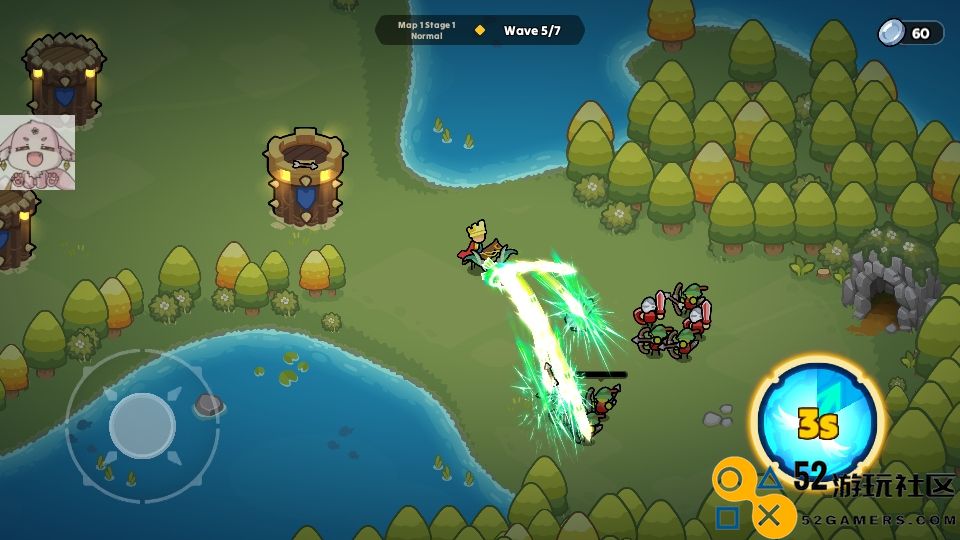Activate the blue skill button on cooldown
960x540 pixels.
[816, 422]
